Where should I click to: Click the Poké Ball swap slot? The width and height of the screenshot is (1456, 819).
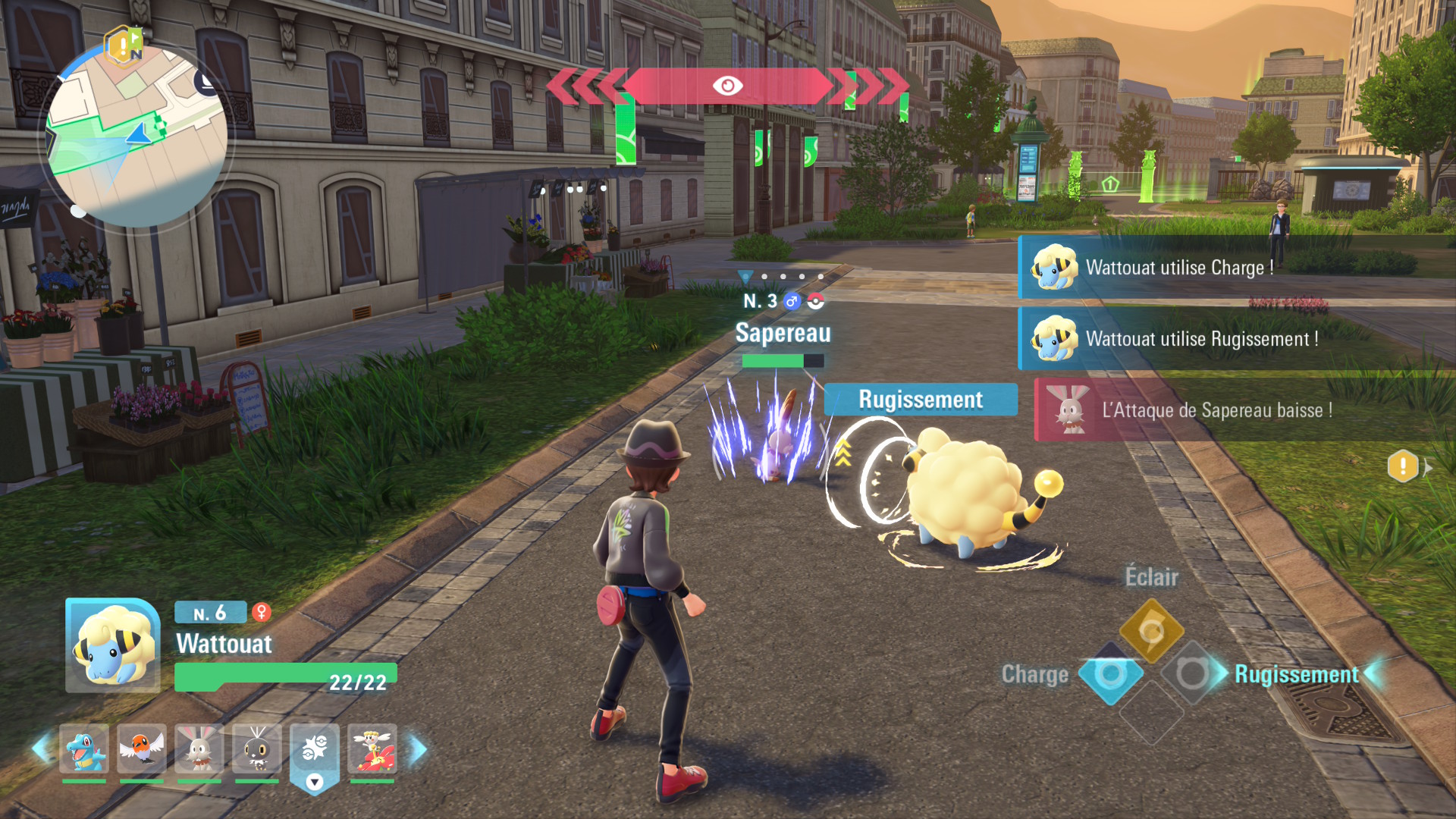click(315, 750)
